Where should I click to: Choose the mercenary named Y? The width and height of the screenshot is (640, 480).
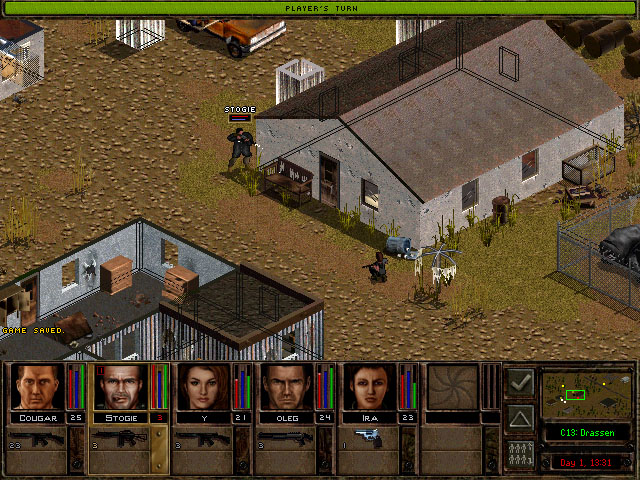coord(204,387)
